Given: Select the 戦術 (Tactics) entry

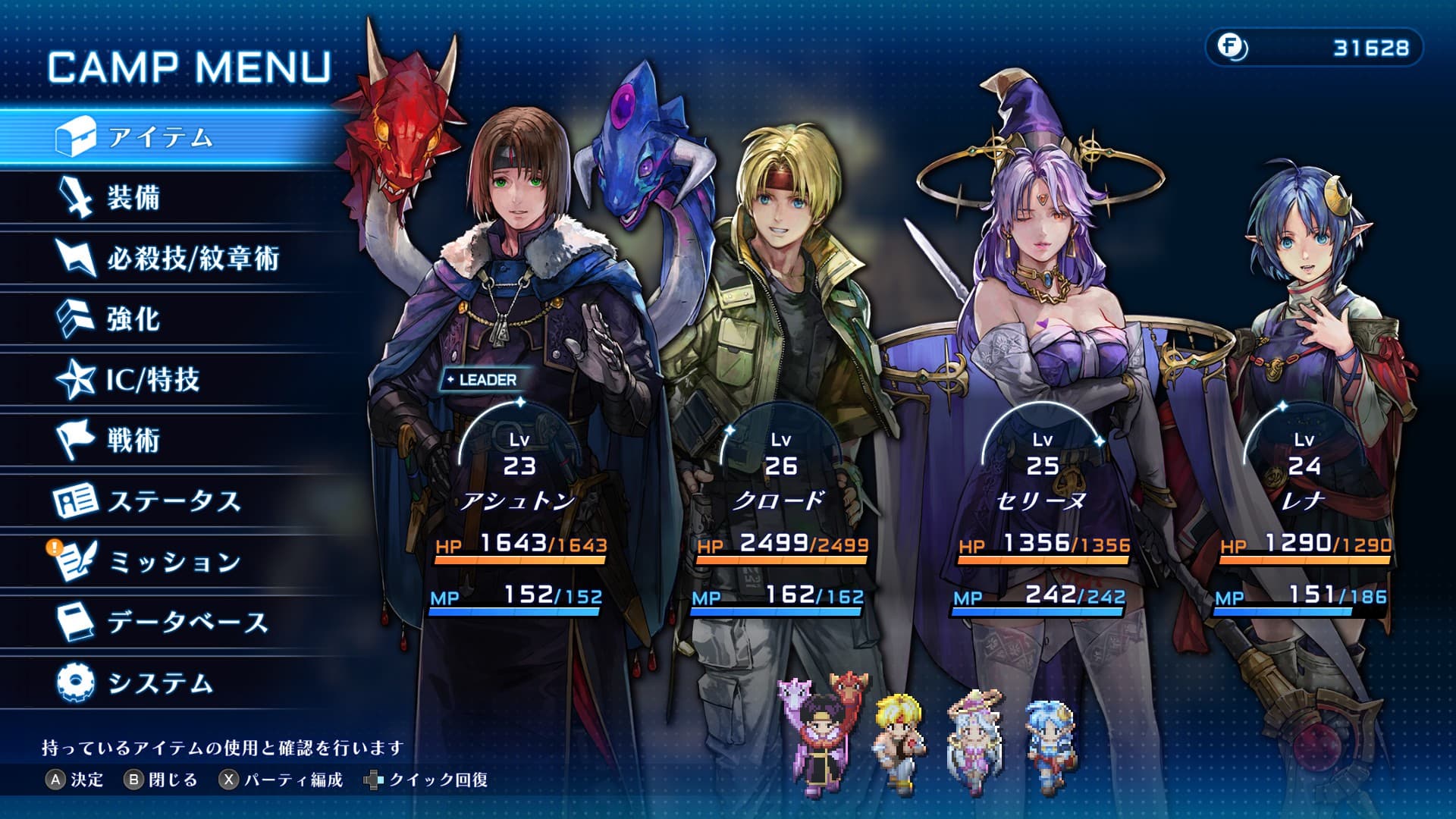Looking at the screenshot, I should pyautogui.click(x=134, y=440).
